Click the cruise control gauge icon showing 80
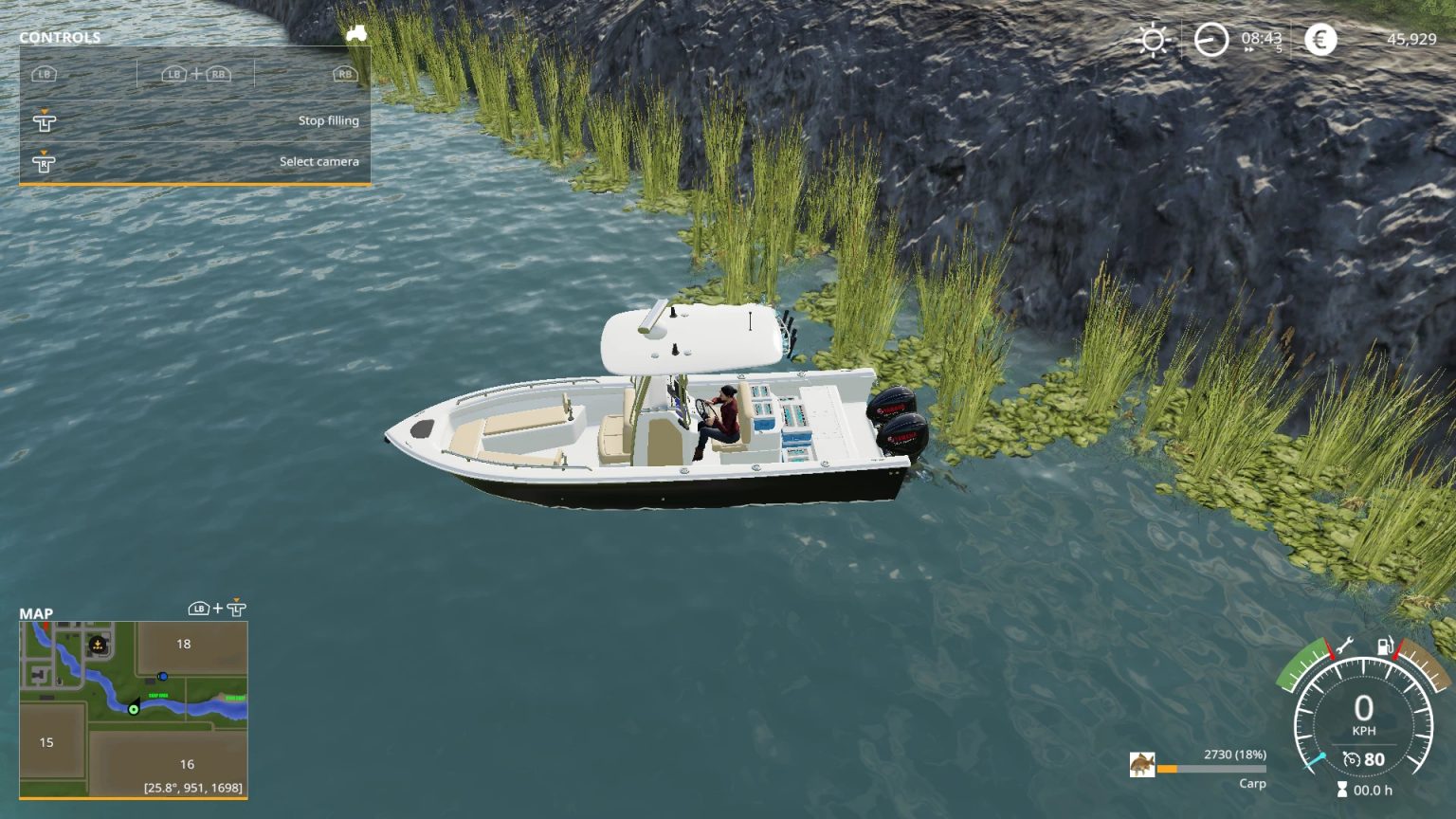The height and width of the screenshot is (819, 1456). click(x=1352, y=758)
